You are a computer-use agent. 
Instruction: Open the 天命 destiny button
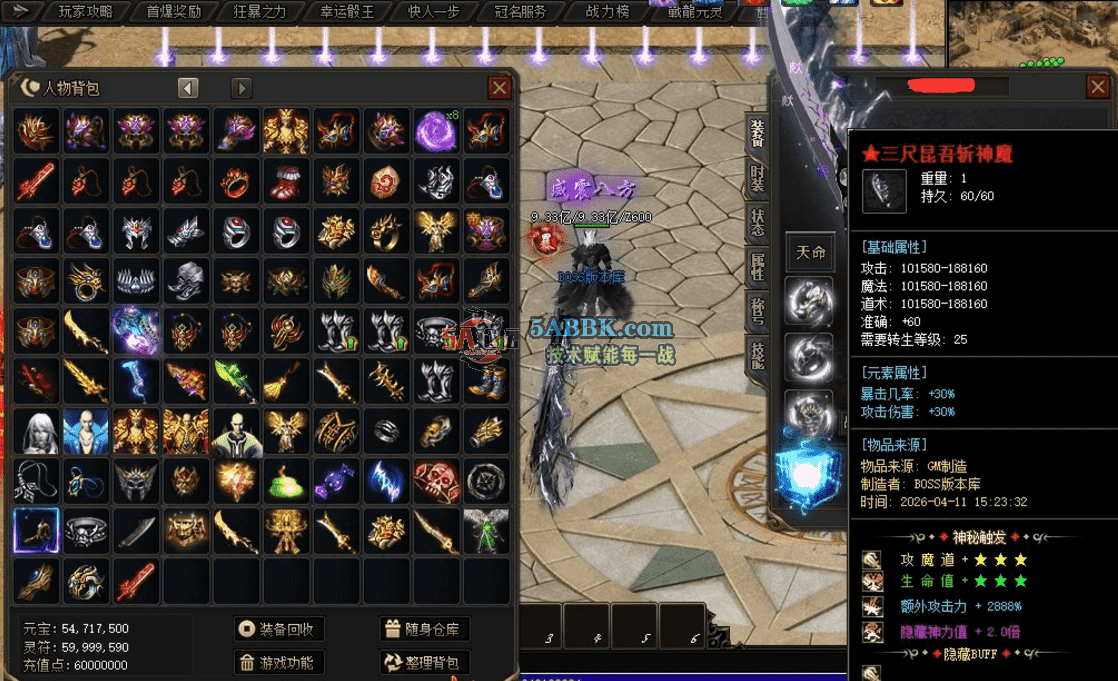810,252
